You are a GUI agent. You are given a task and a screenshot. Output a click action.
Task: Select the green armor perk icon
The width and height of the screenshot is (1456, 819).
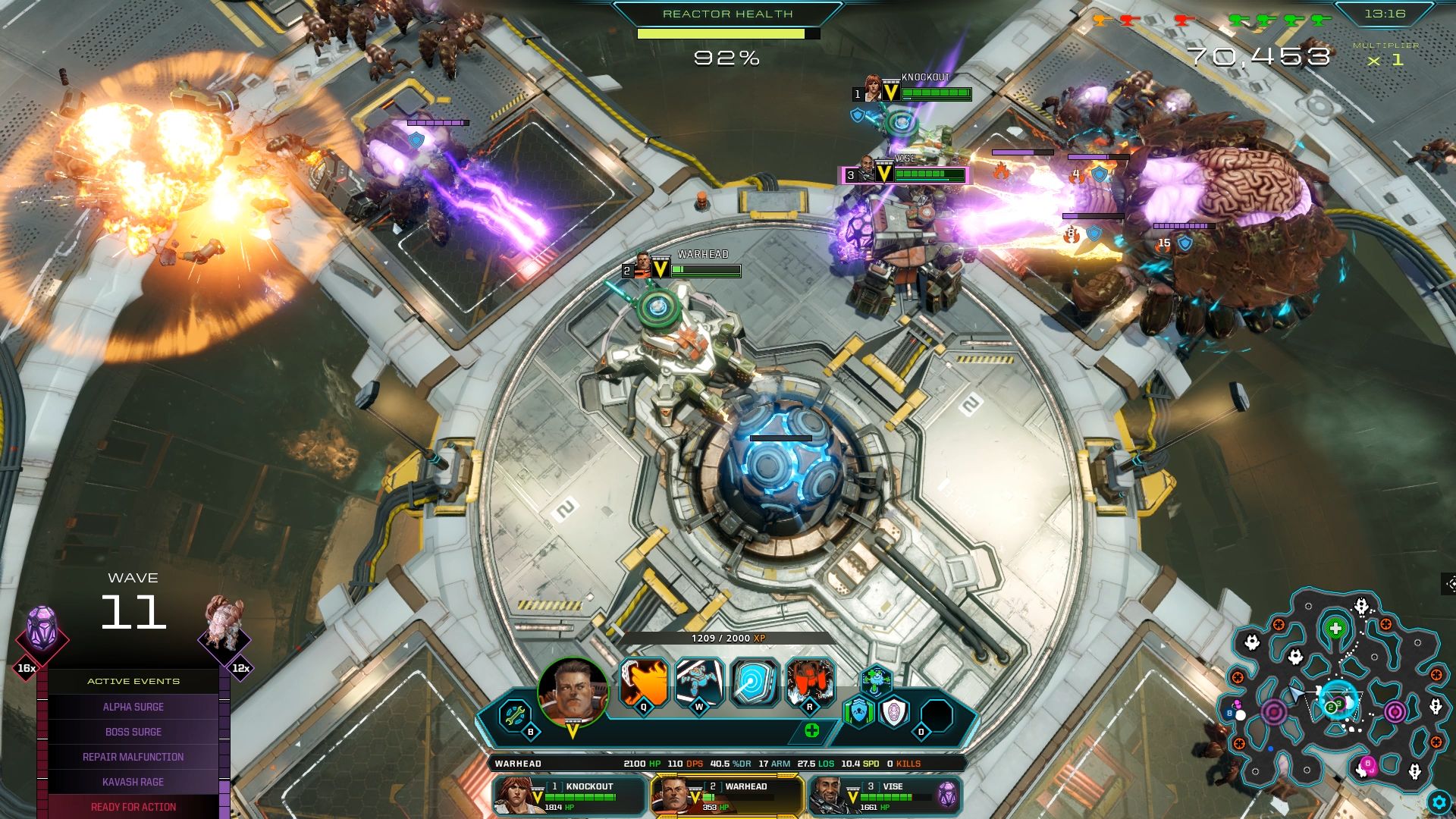pyautogui.click(x=859, y=713)
